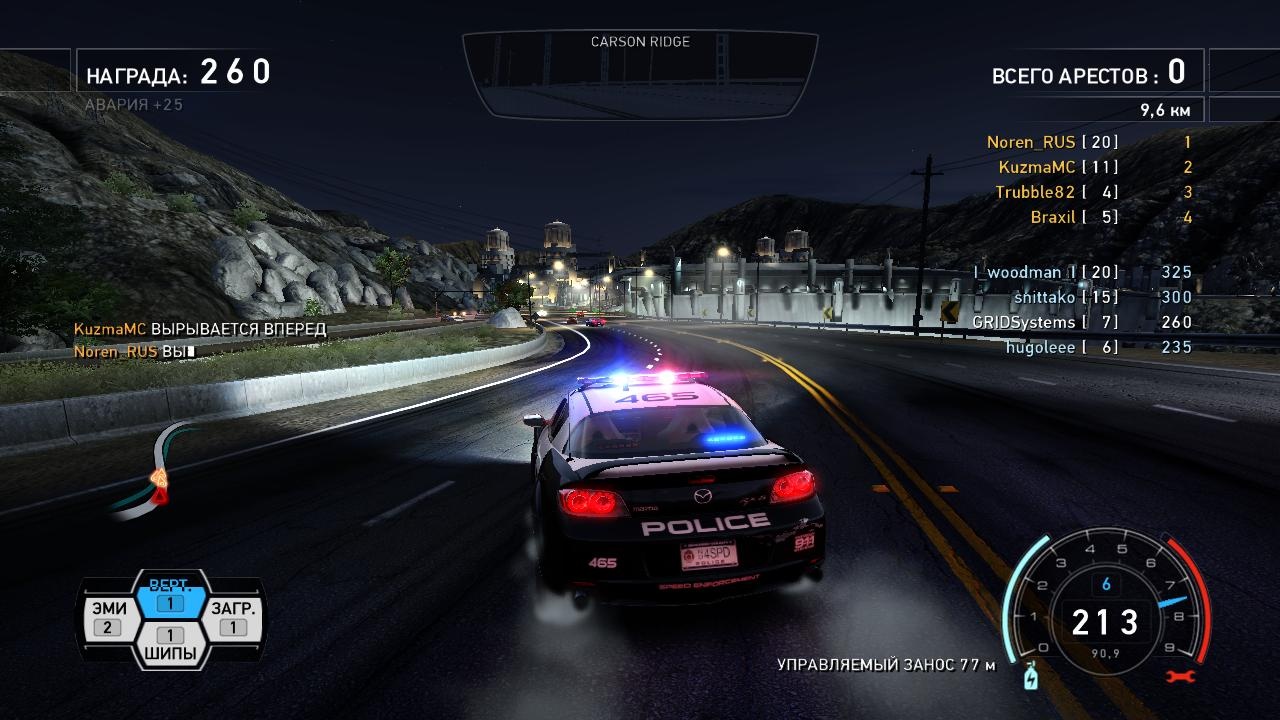Select cop shittako in the player list
Image resolution: width=1280 pixels, height=720 pixels.
tap(1044, 297)
